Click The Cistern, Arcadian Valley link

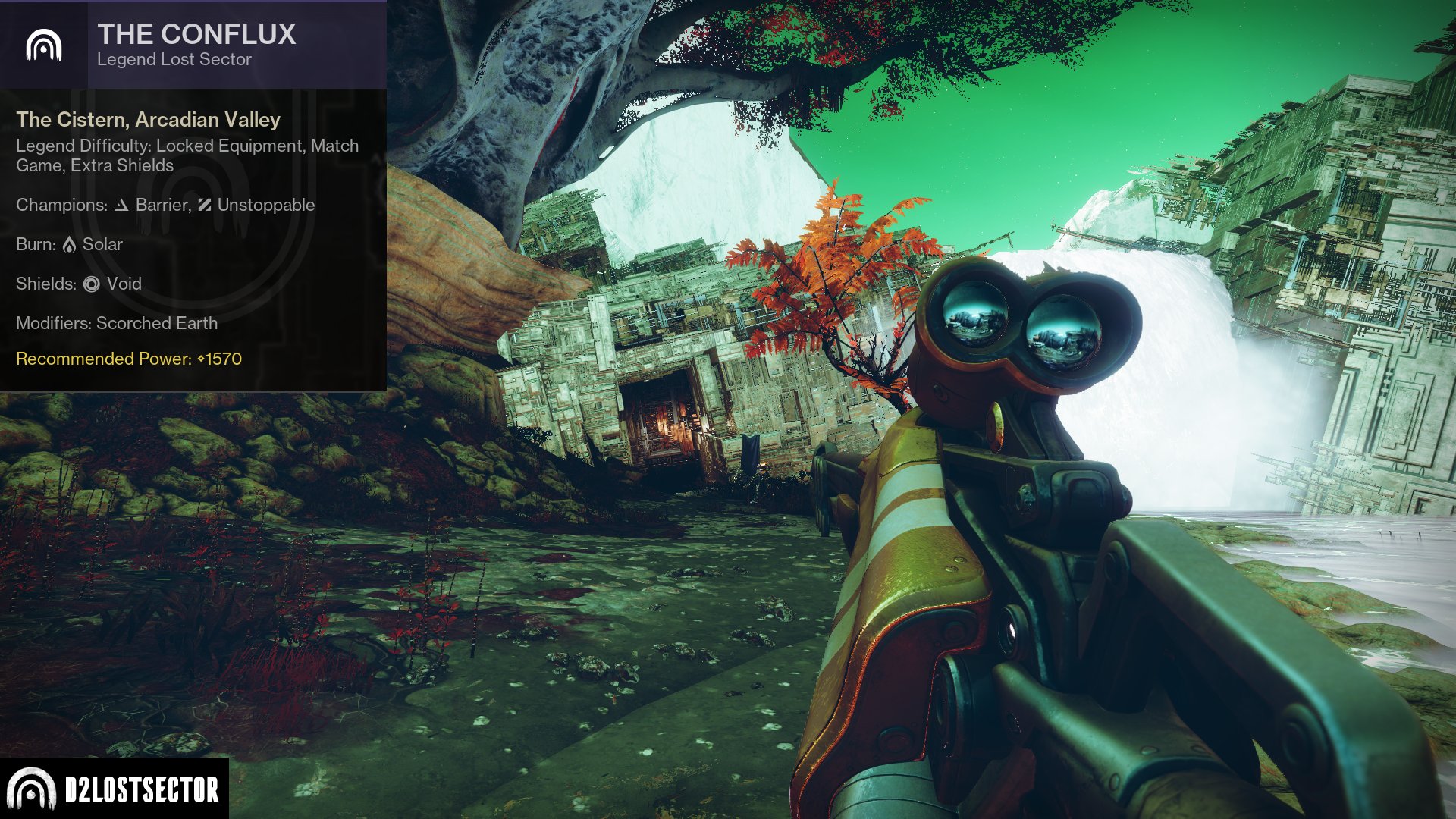coord(148,120)
